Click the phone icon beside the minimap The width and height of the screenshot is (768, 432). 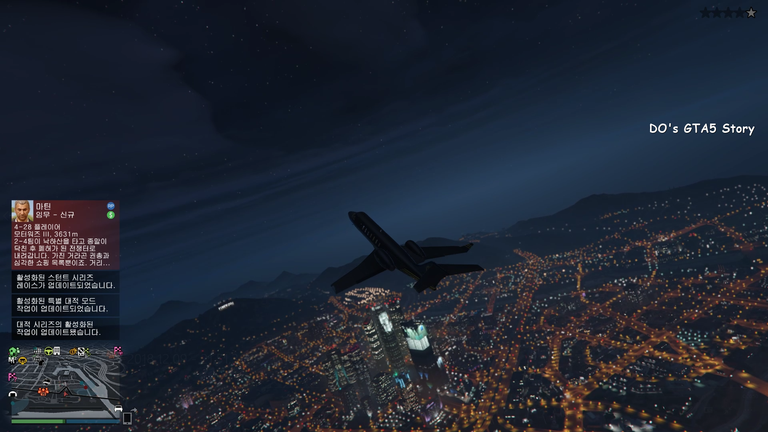127,418
